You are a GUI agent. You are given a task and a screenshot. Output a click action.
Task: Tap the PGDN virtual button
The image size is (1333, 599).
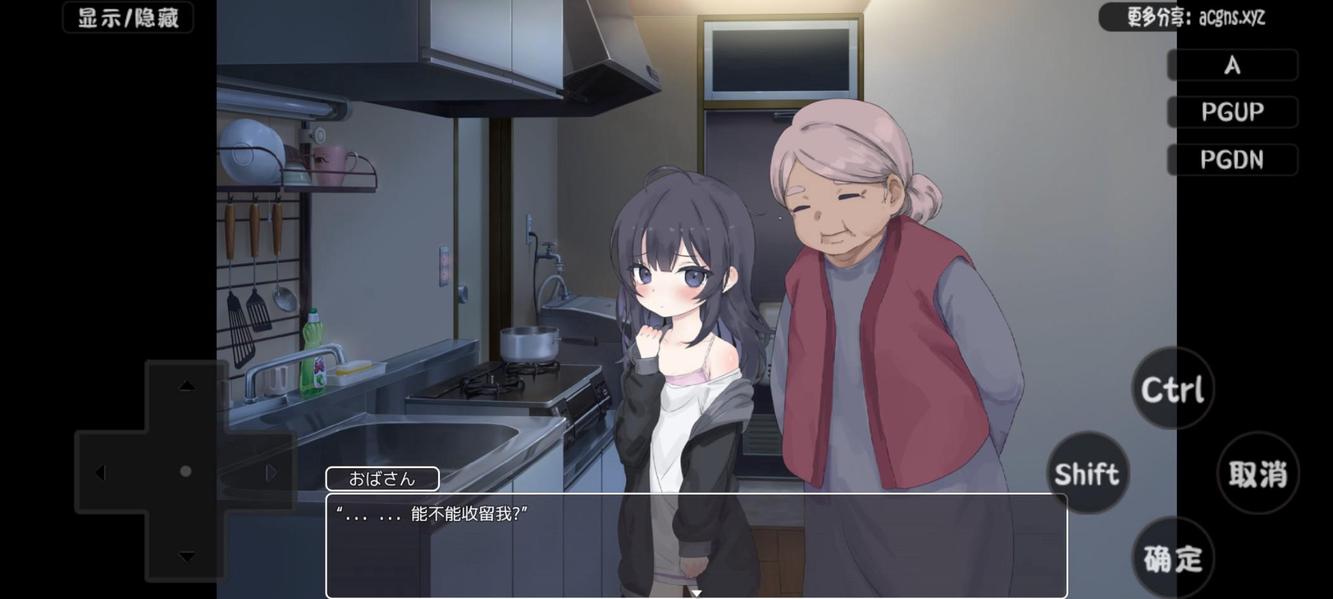(1232, 159)
